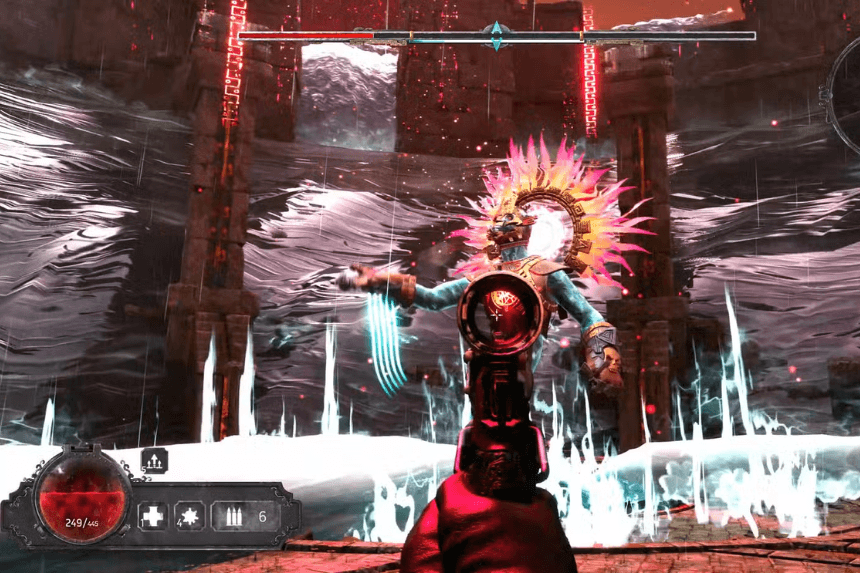860x573 pixels.
Task: Activate the spiked burst ability icon
Action: 191,517
